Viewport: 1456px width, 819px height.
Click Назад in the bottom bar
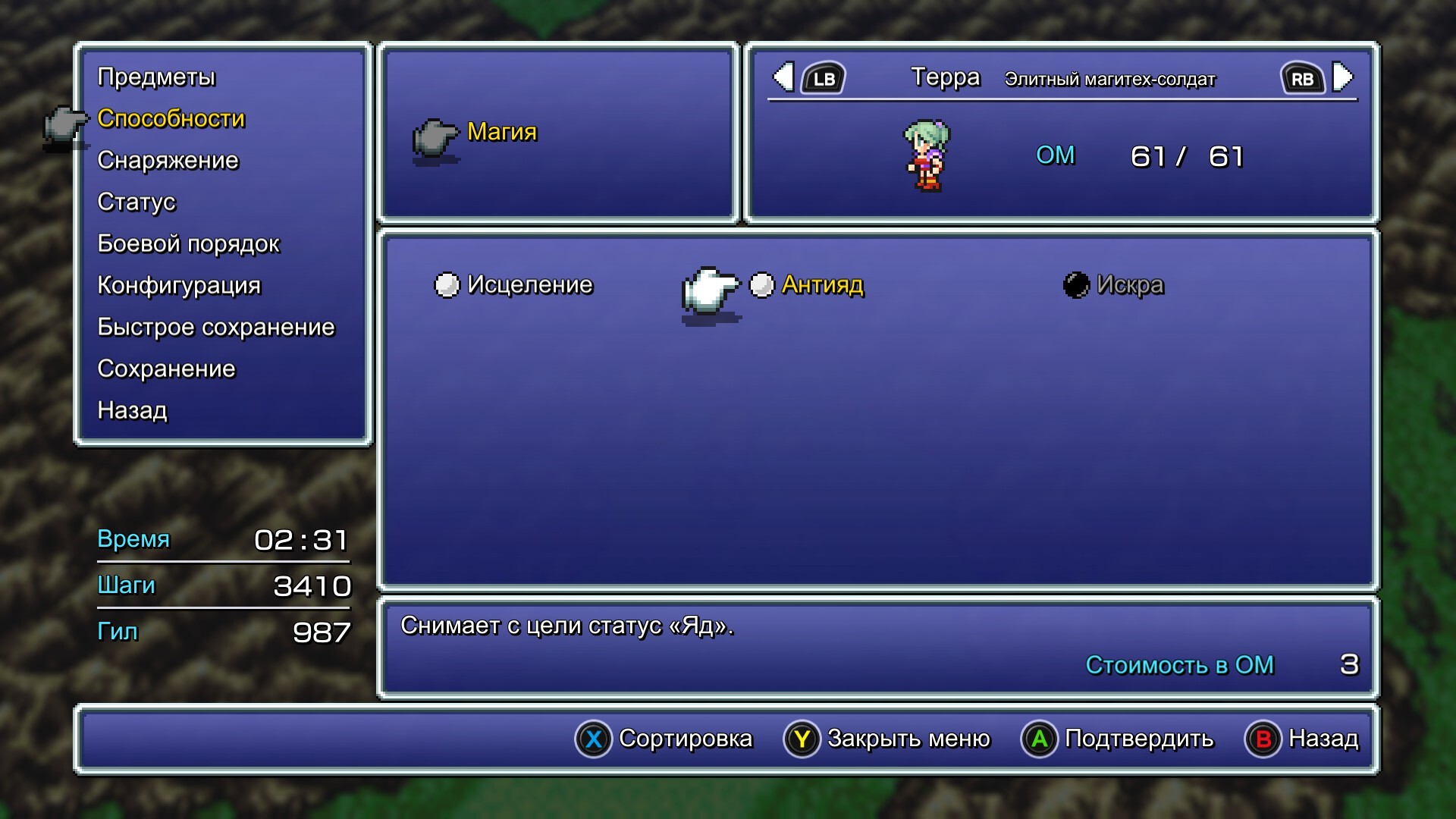1302,739
